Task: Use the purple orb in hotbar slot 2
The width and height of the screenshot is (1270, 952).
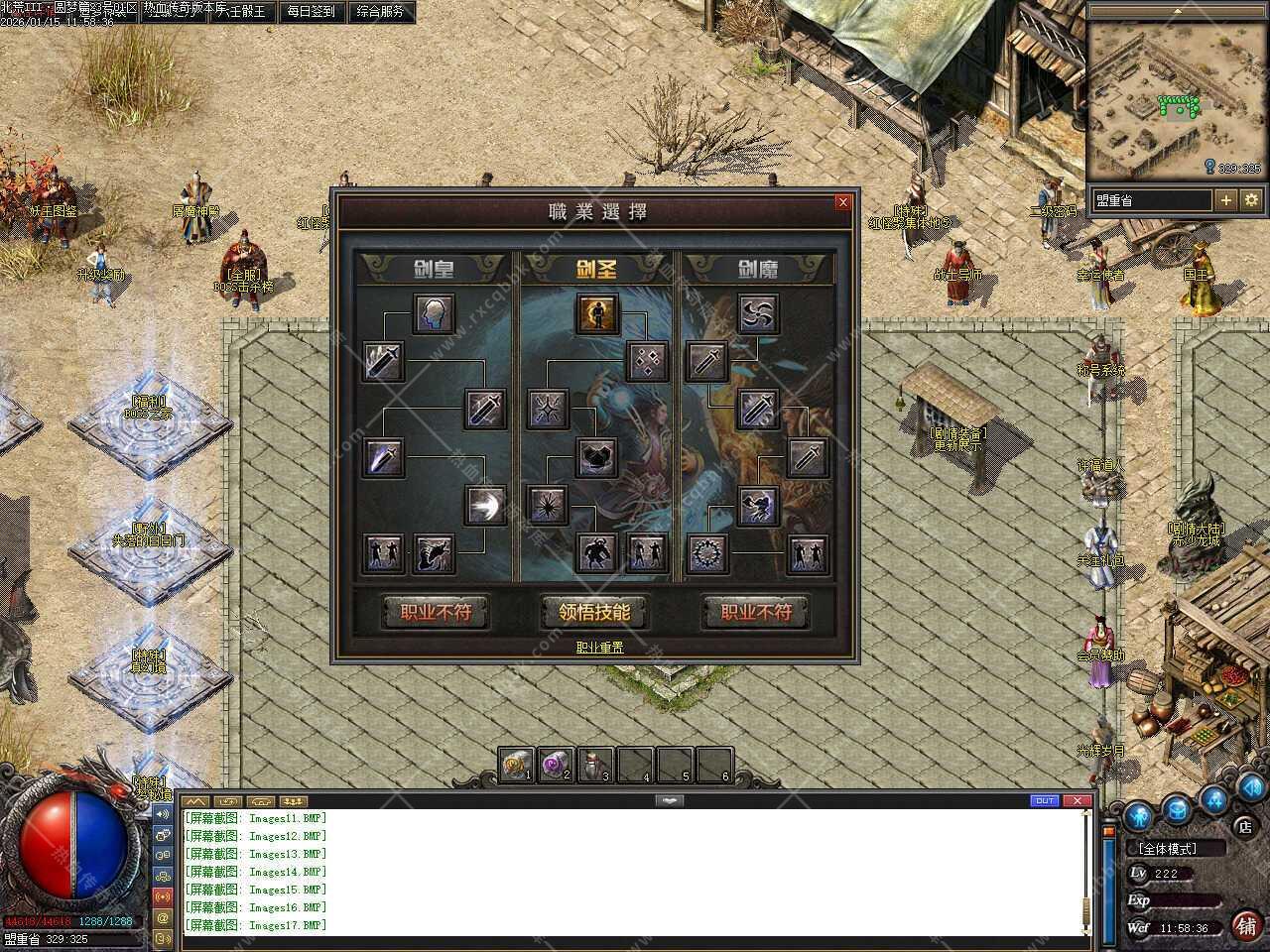Action: point(556,766)
